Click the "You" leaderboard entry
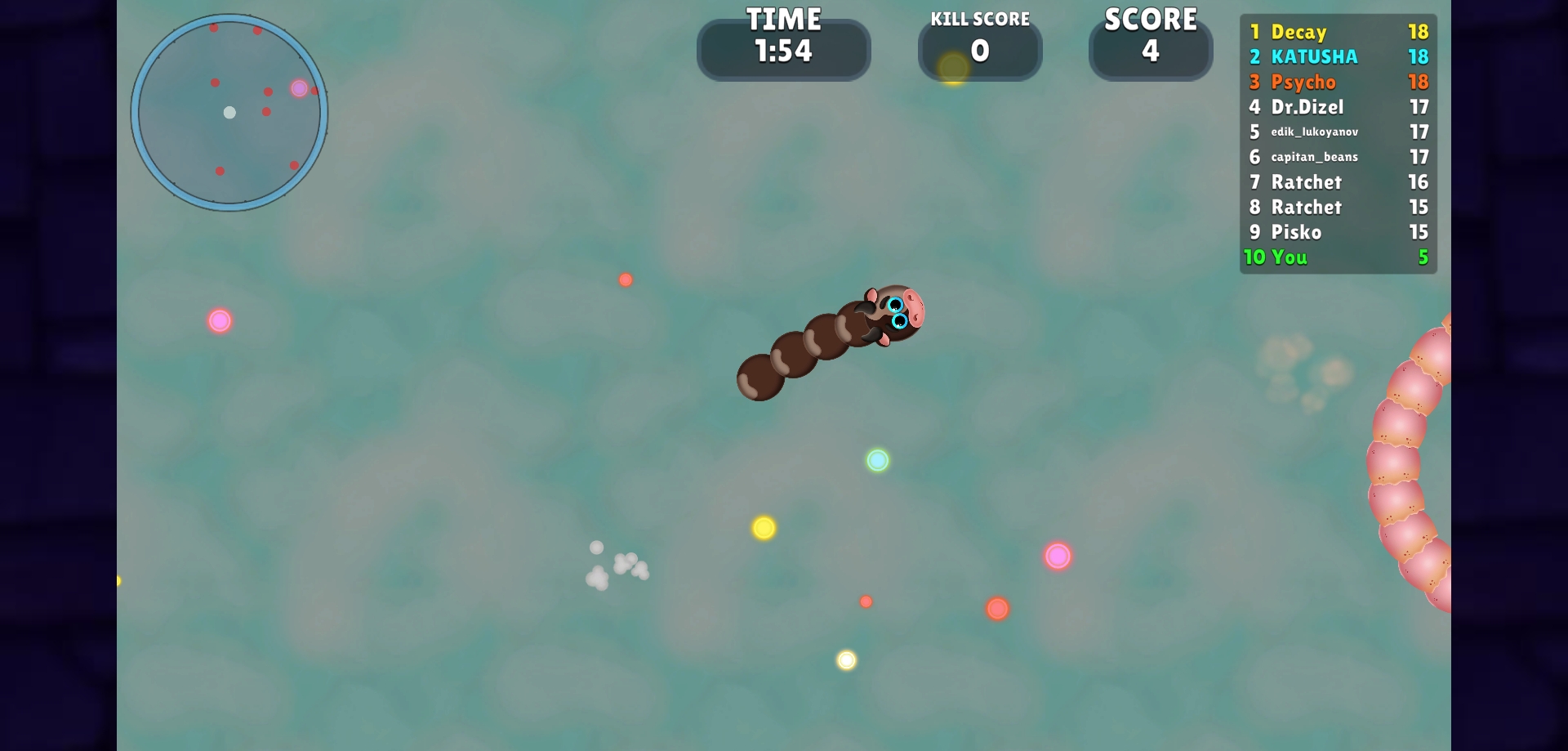This screenshot has height=751, width=1568. [x=1338, y=257]
